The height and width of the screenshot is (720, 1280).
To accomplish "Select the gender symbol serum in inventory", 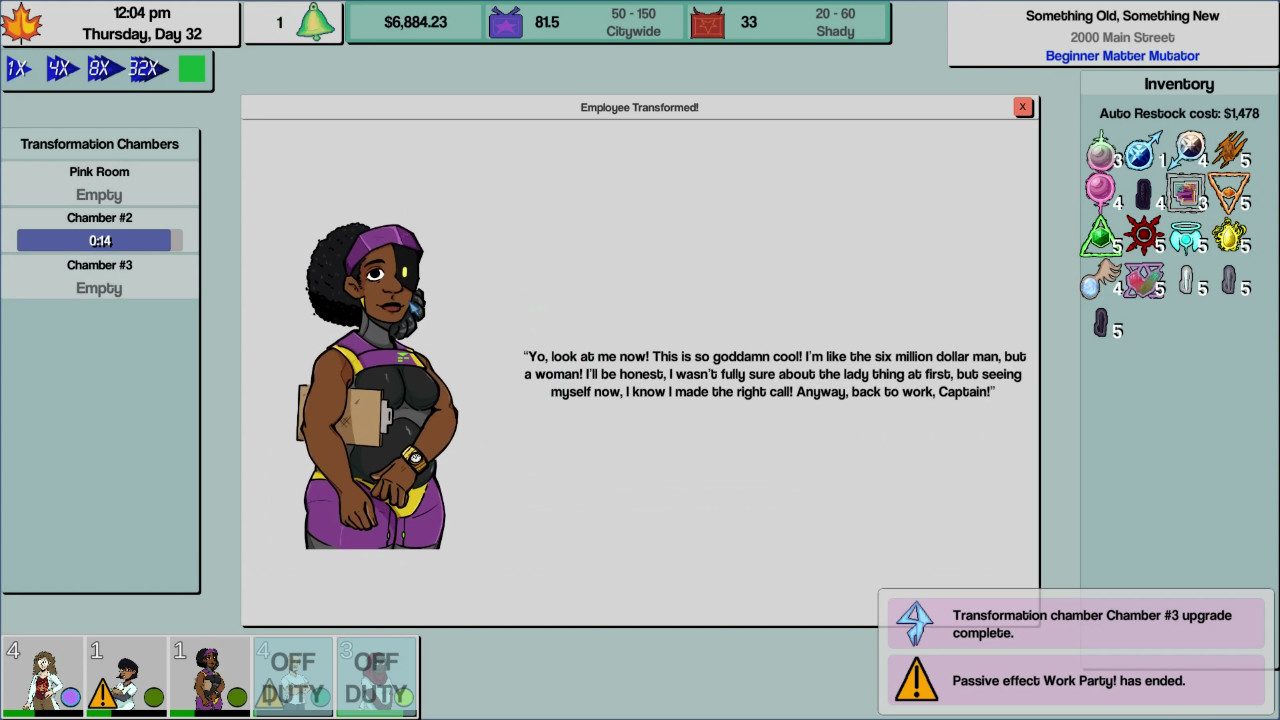I will coord(1138,155).
